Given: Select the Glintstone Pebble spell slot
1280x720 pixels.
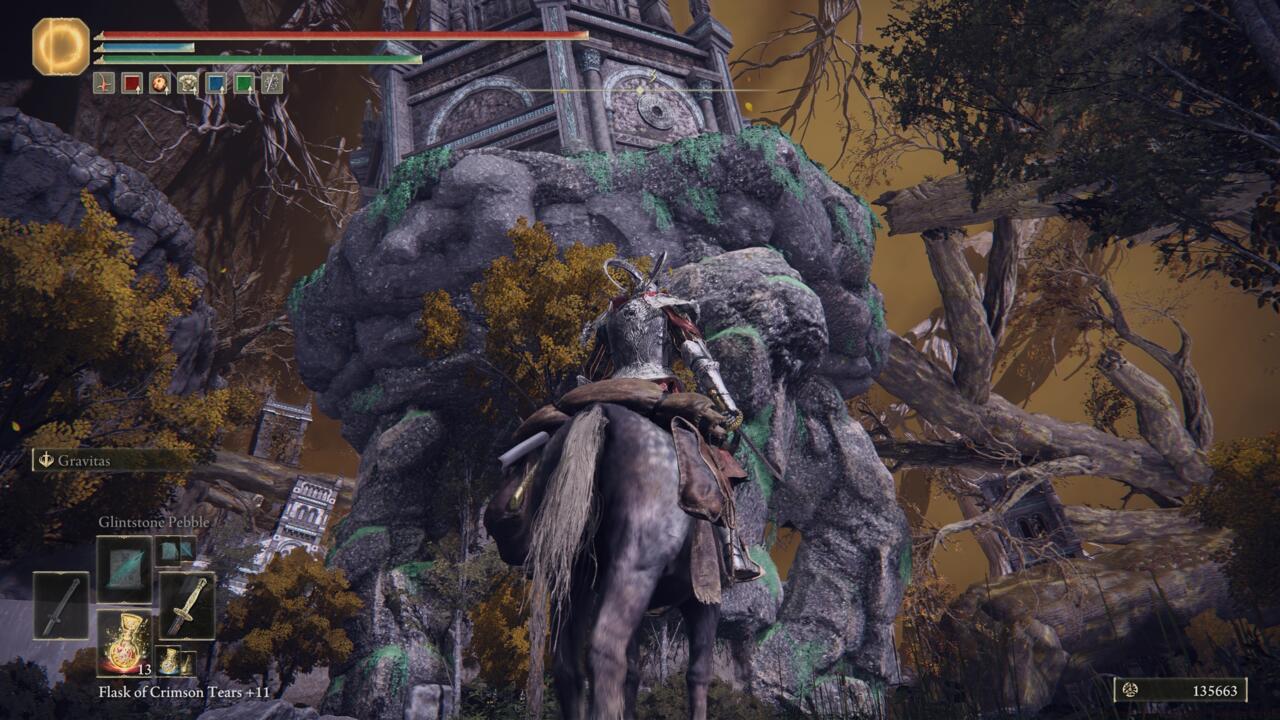Looking at the screenshot, I should tap(124, 569).
